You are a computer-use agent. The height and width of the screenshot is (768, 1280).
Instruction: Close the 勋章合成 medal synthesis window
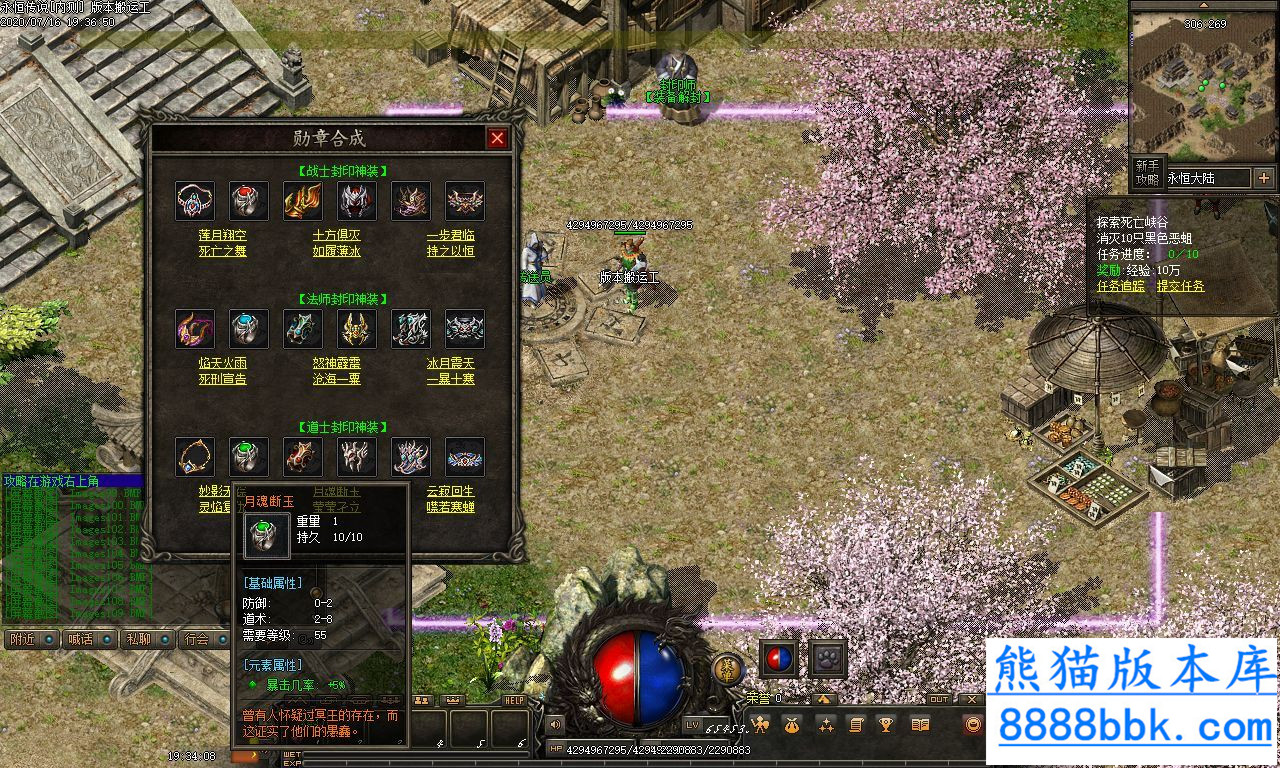497,138
